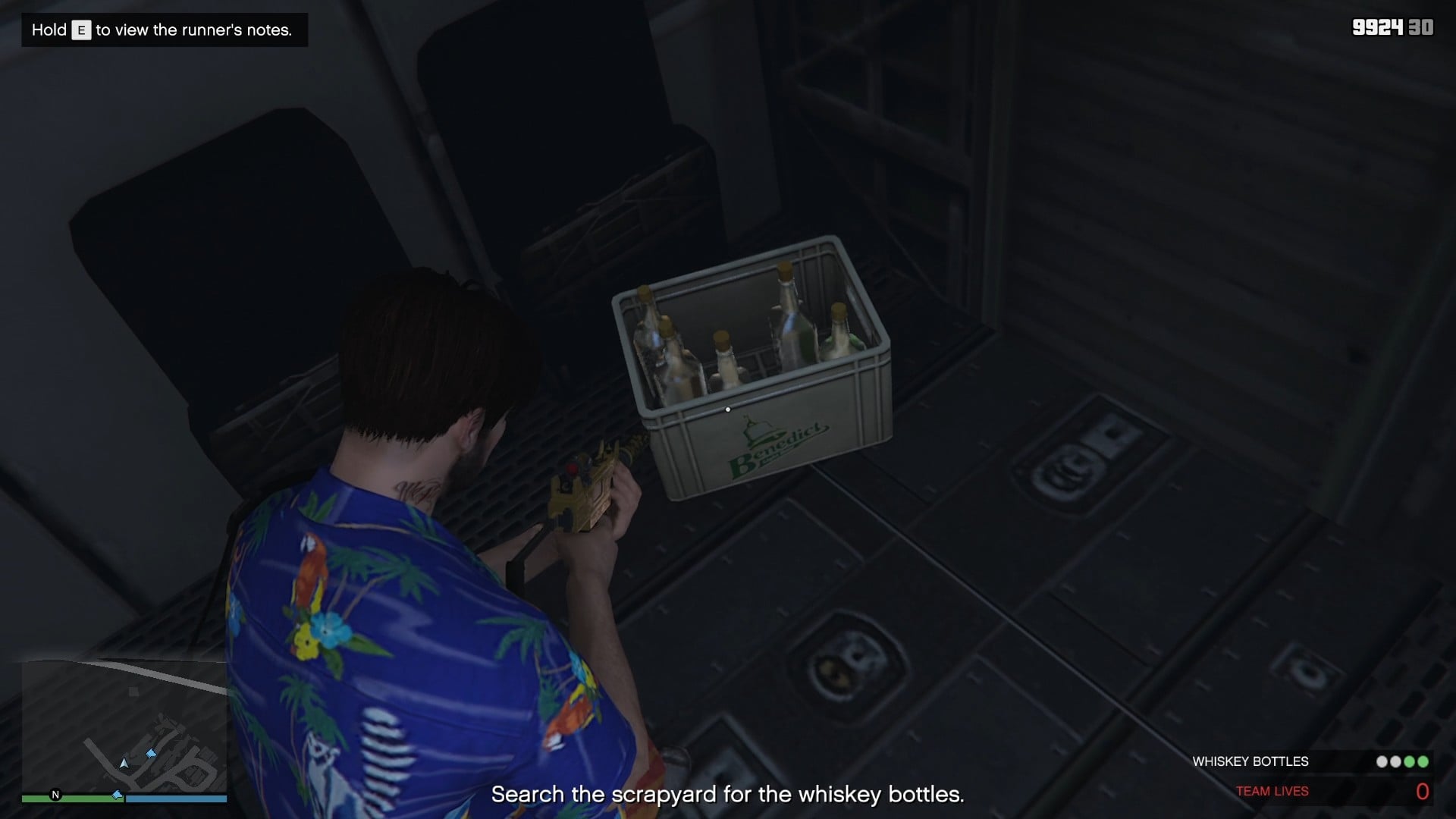Select the blue package blip inside the minimap
Image resolution: width=1456 pixels, height=819 pixels.
(x=152, y=754)
